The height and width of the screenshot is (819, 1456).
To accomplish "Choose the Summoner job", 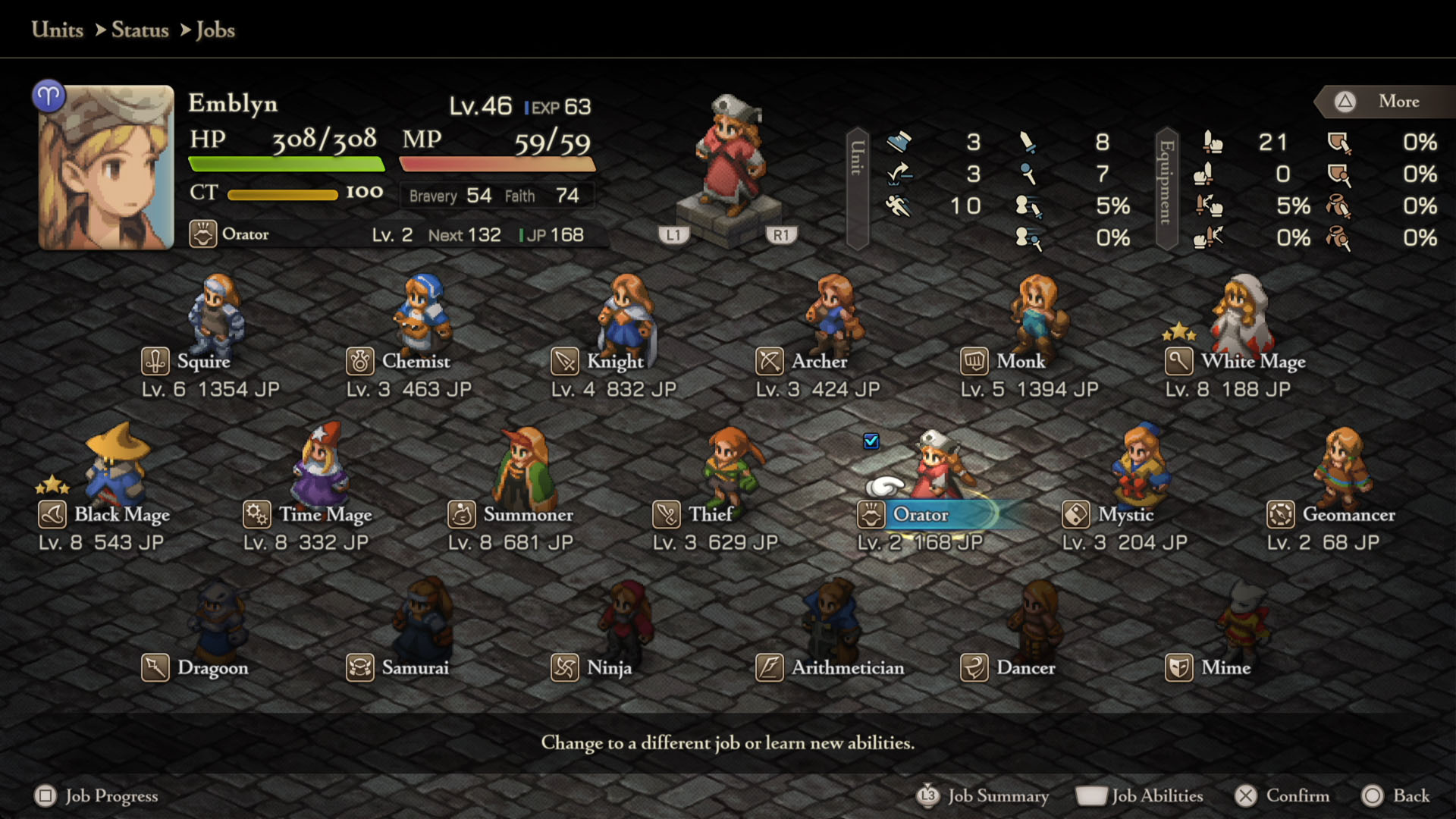I will [527, 515].
